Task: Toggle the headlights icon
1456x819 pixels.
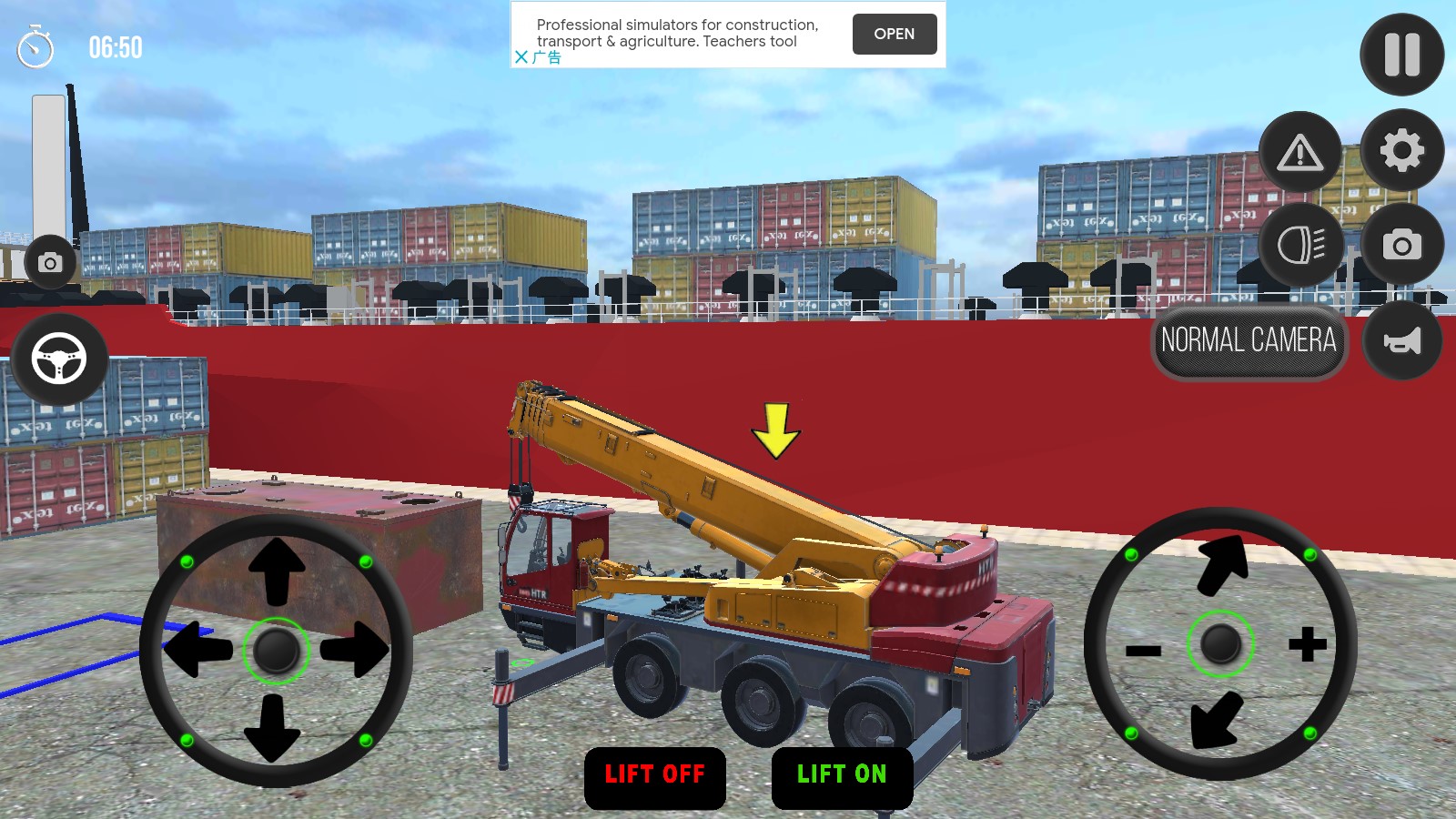Action: 1301,246
